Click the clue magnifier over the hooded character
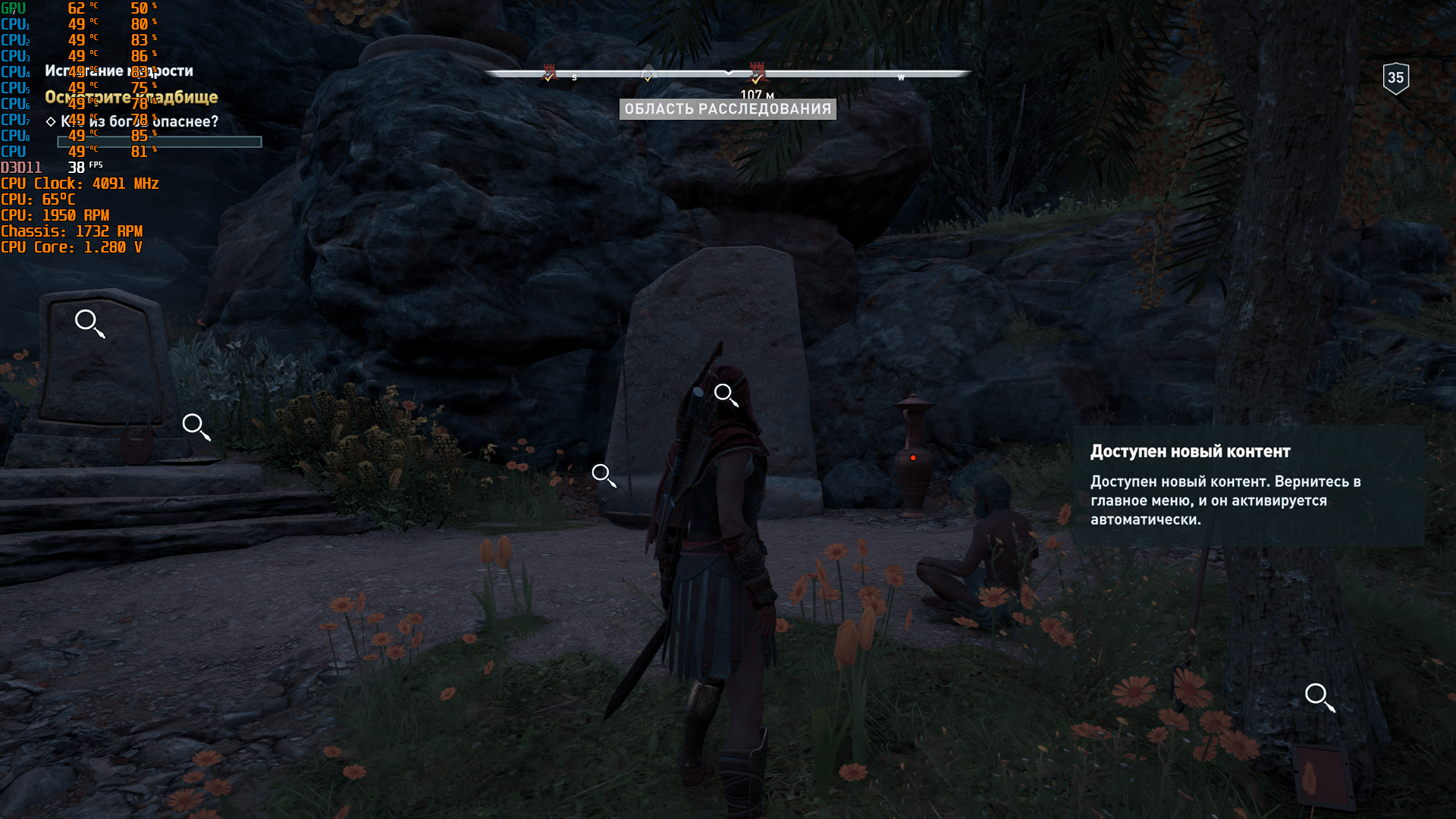Image resolution: width=1456 pixels, height=819 pixels. click(x=725, y=394)
